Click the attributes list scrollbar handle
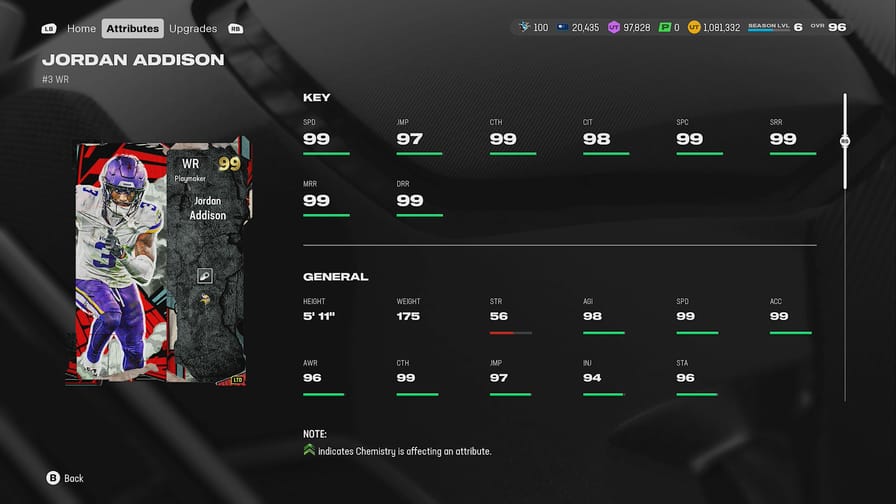Image resolution: width=896 pixels, height=504 pixels. coord(845,141)
